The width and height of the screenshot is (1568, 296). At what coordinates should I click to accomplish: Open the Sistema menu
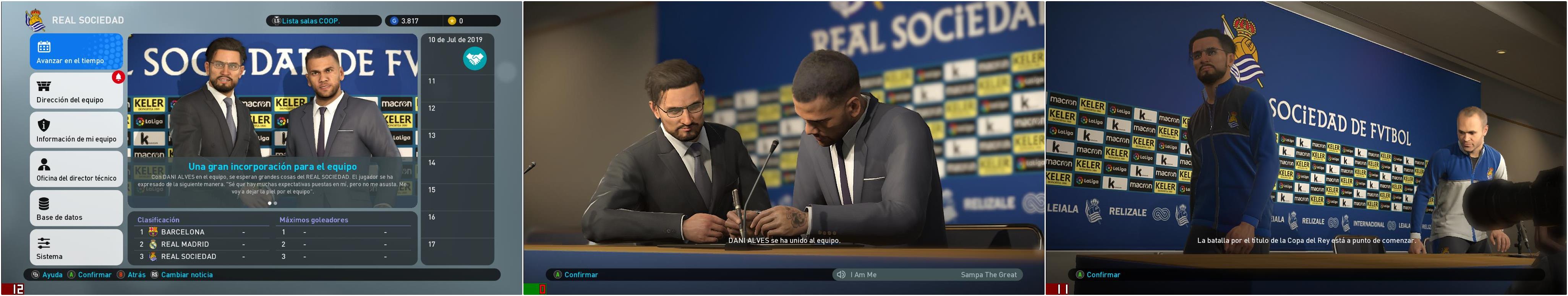[x=76, y=247]
